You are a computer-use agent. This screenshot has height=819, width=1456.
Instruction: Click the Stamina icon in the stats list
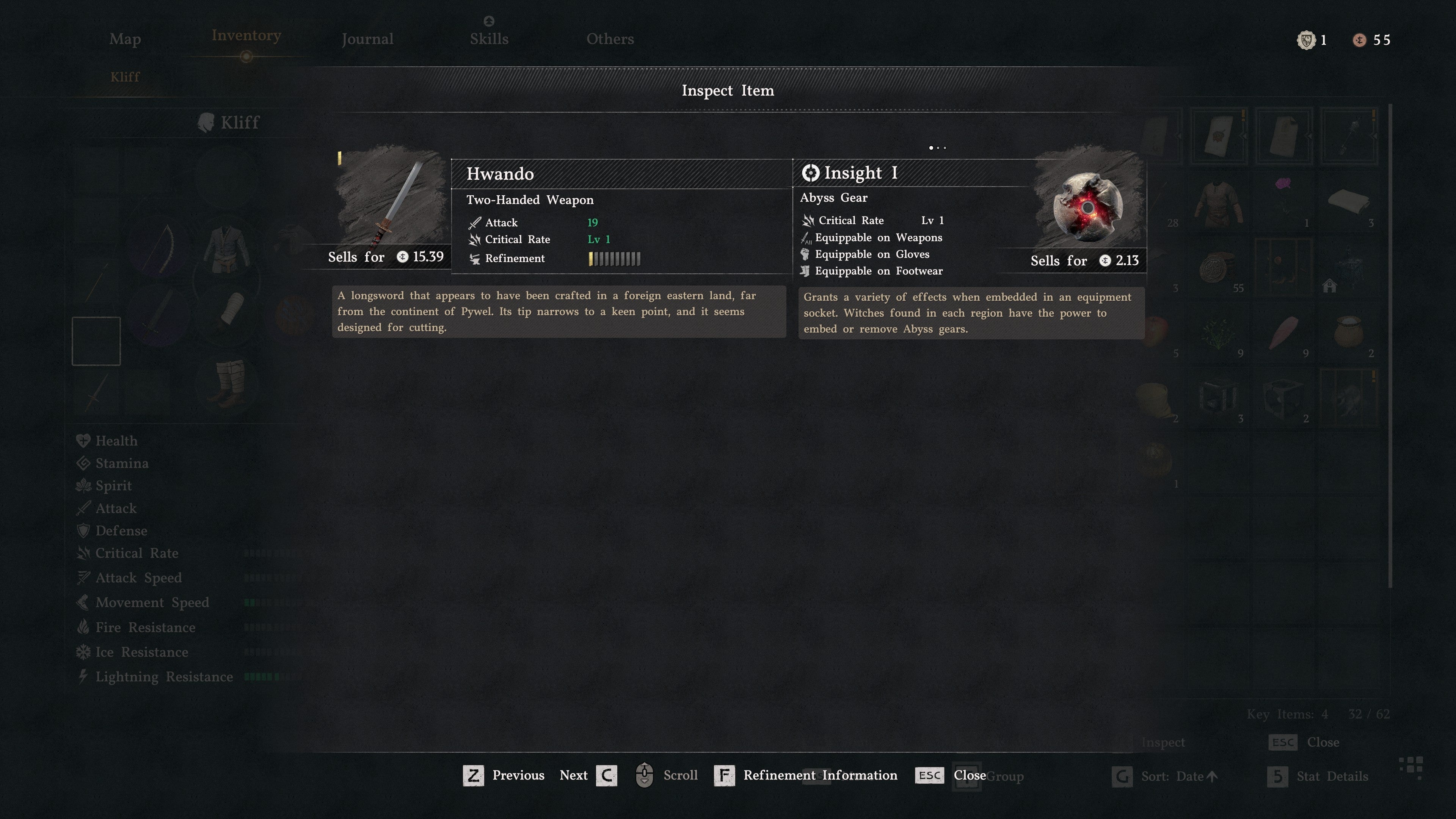tap(83, 463)
